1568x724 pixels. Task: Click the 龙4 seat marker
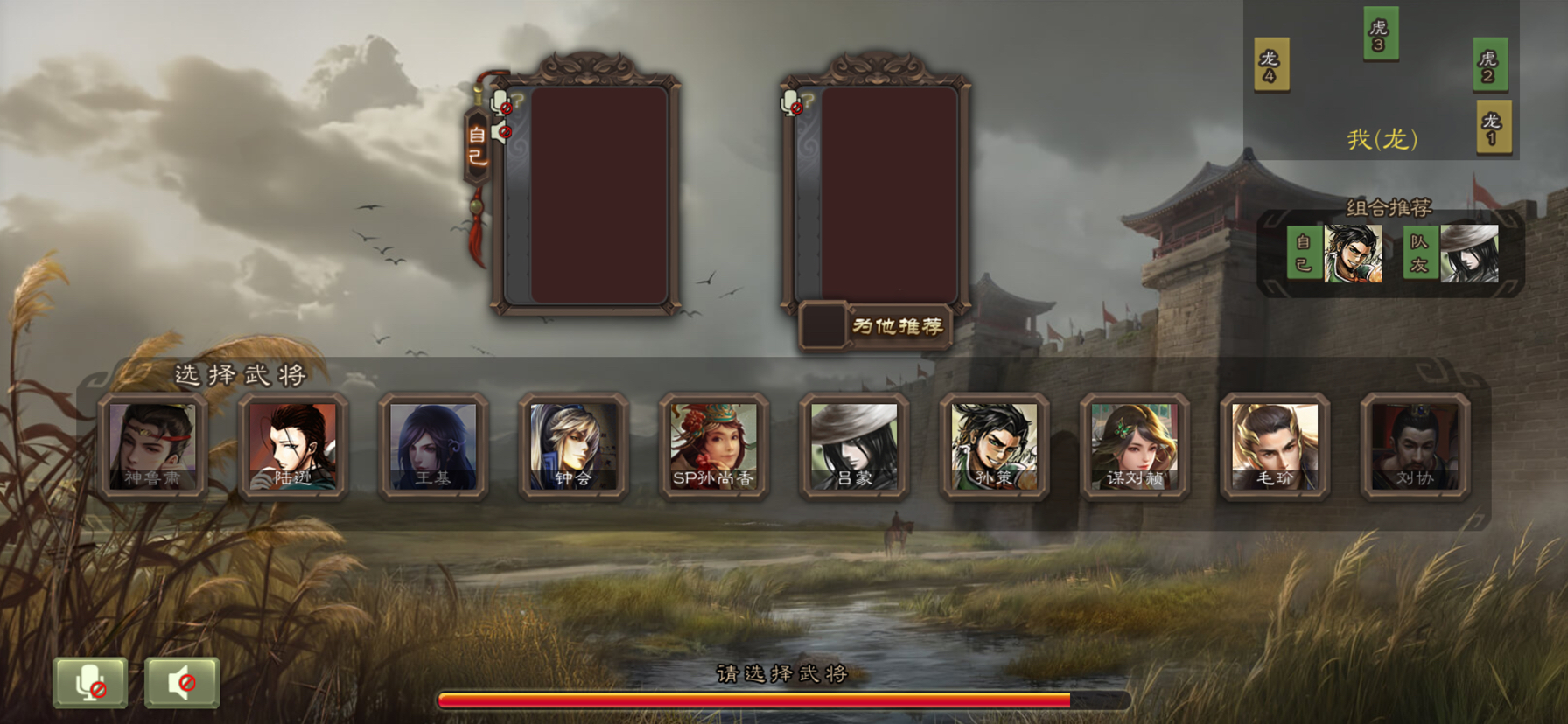click(1270, 65)
